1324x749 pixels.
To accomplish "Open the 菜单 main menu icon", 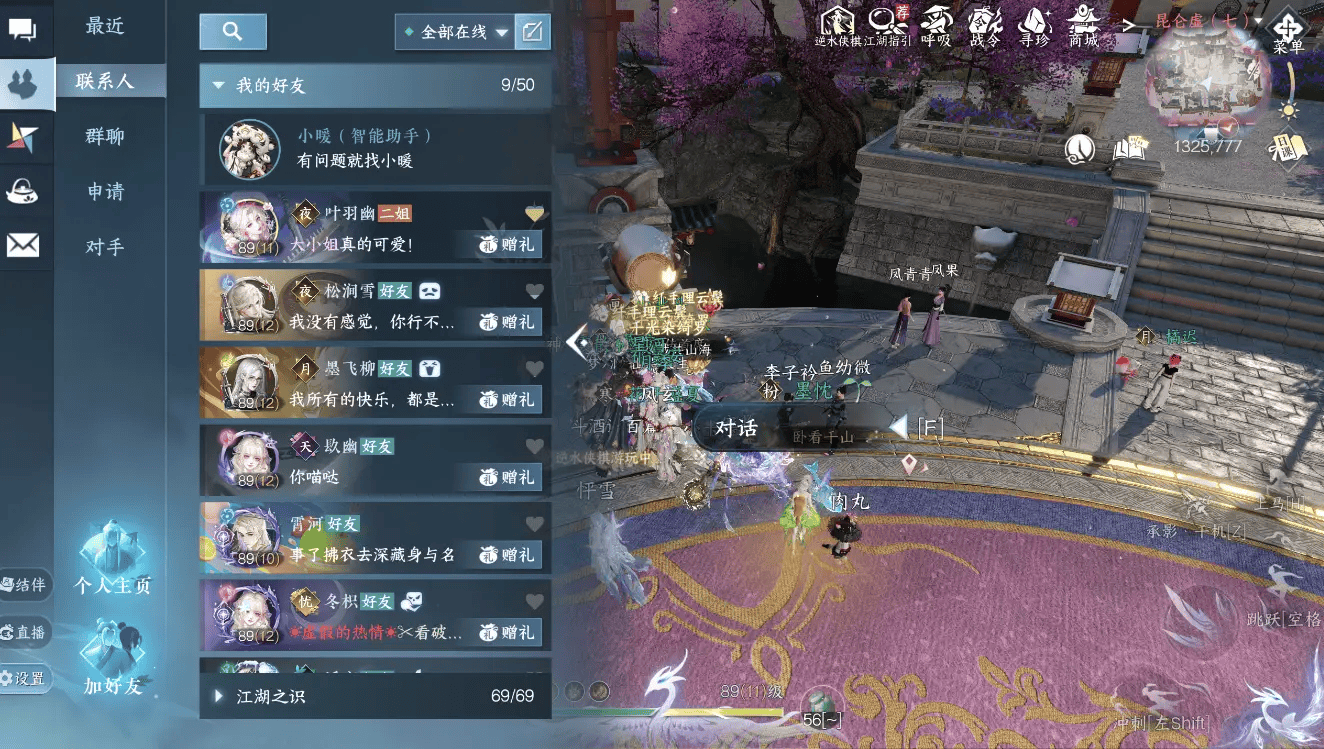I will [x=1287, y=30].
